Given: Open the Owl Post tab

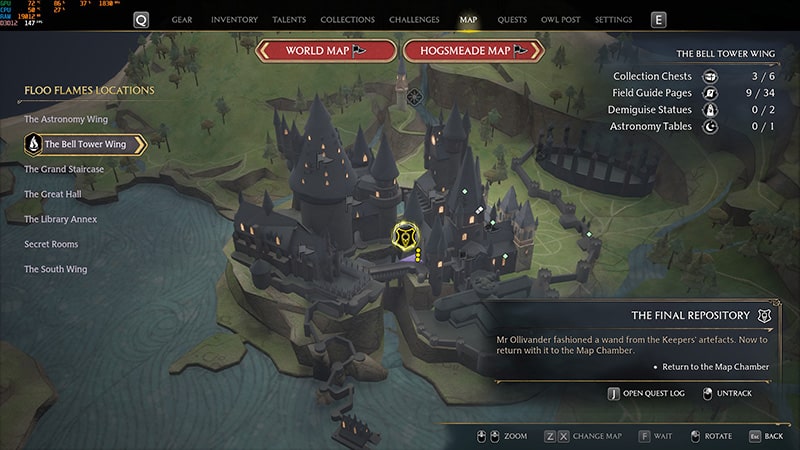Looking at the screenshot, I should (562, 19).
